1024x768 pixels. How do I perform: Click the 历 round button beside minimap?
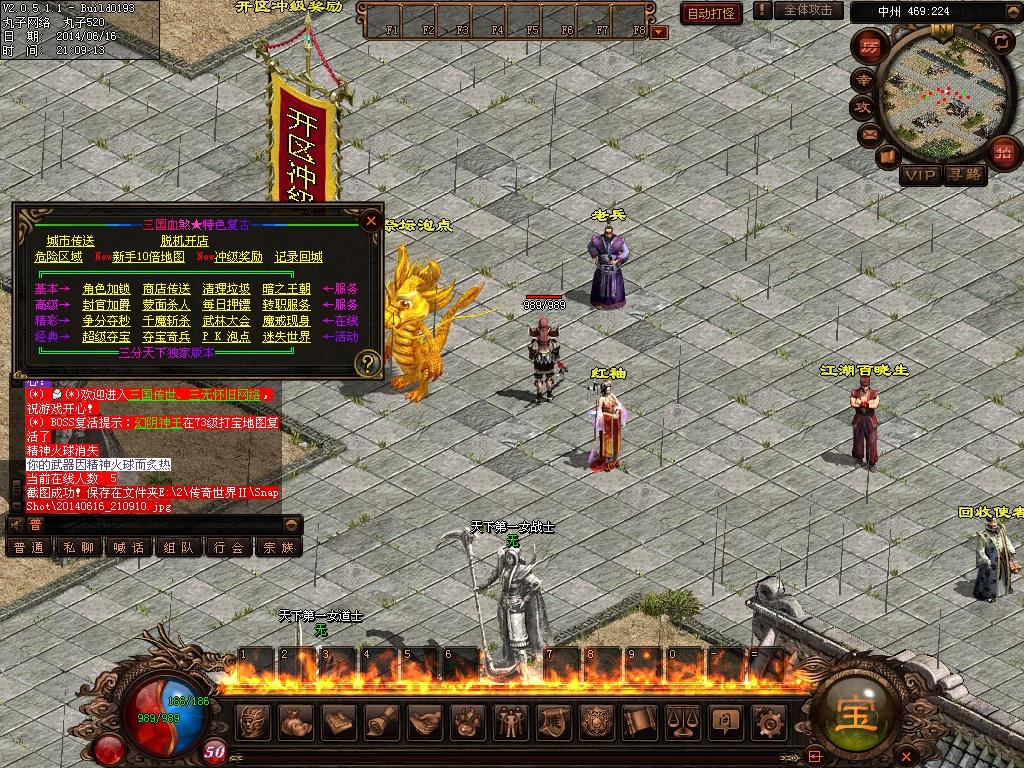[x=869, y=47]
